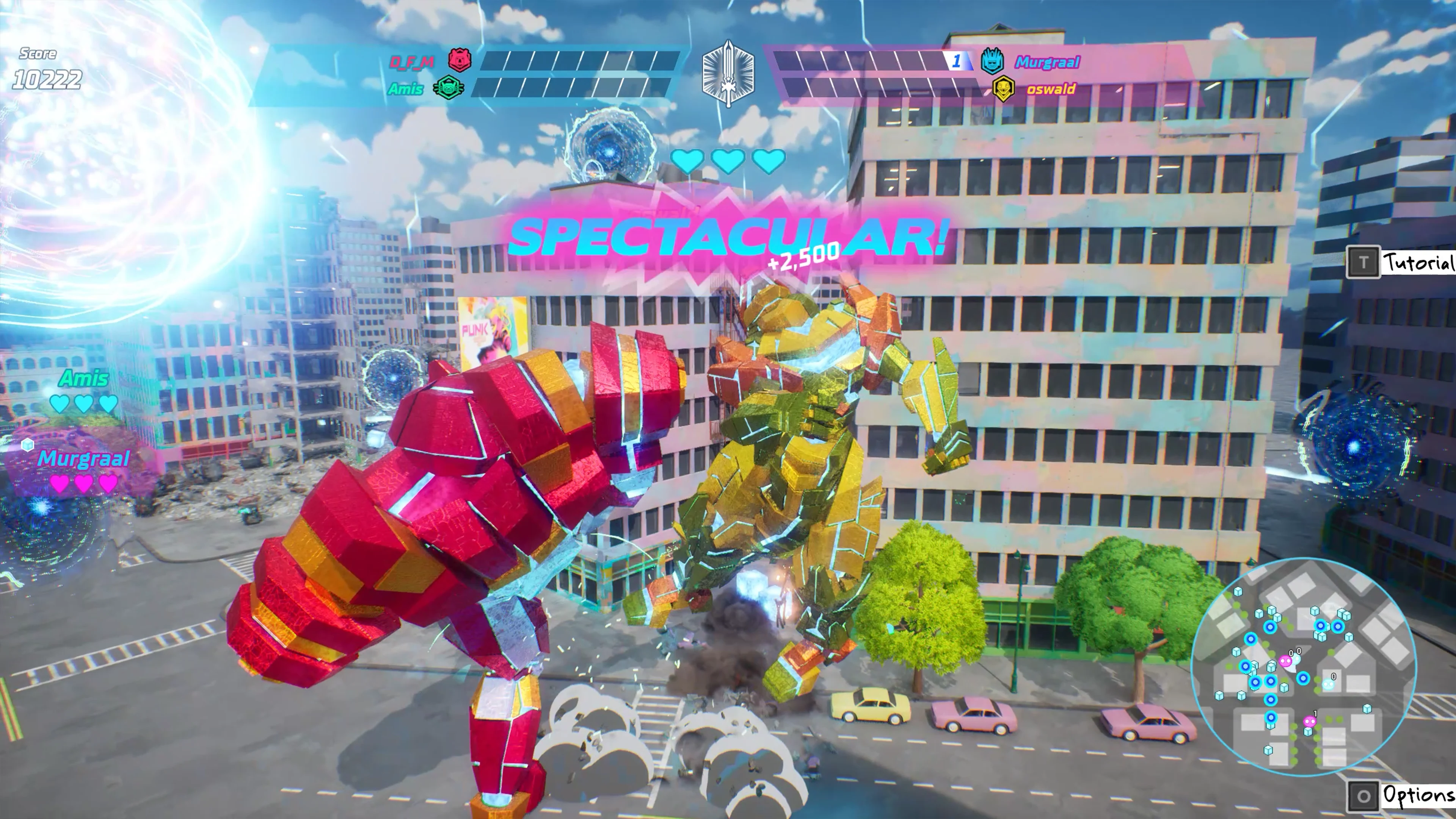Open the Tutorial panel
1456x819 pixels.
point(1401,262)
